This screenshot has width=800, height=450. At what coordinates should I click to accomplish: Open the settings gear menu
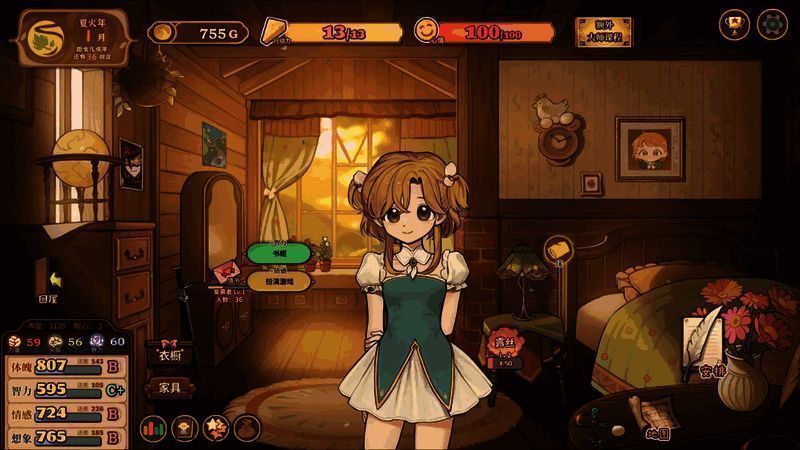point(773,23)
